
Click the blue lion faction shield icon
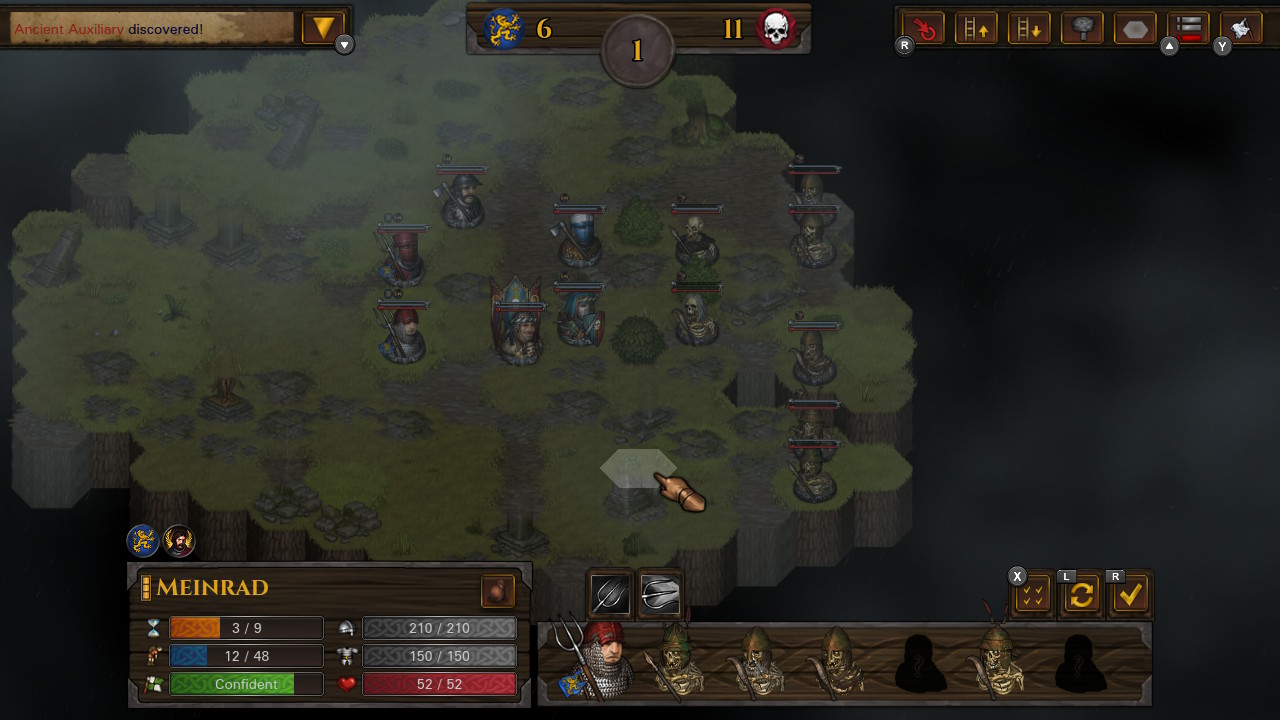point(140,541)
